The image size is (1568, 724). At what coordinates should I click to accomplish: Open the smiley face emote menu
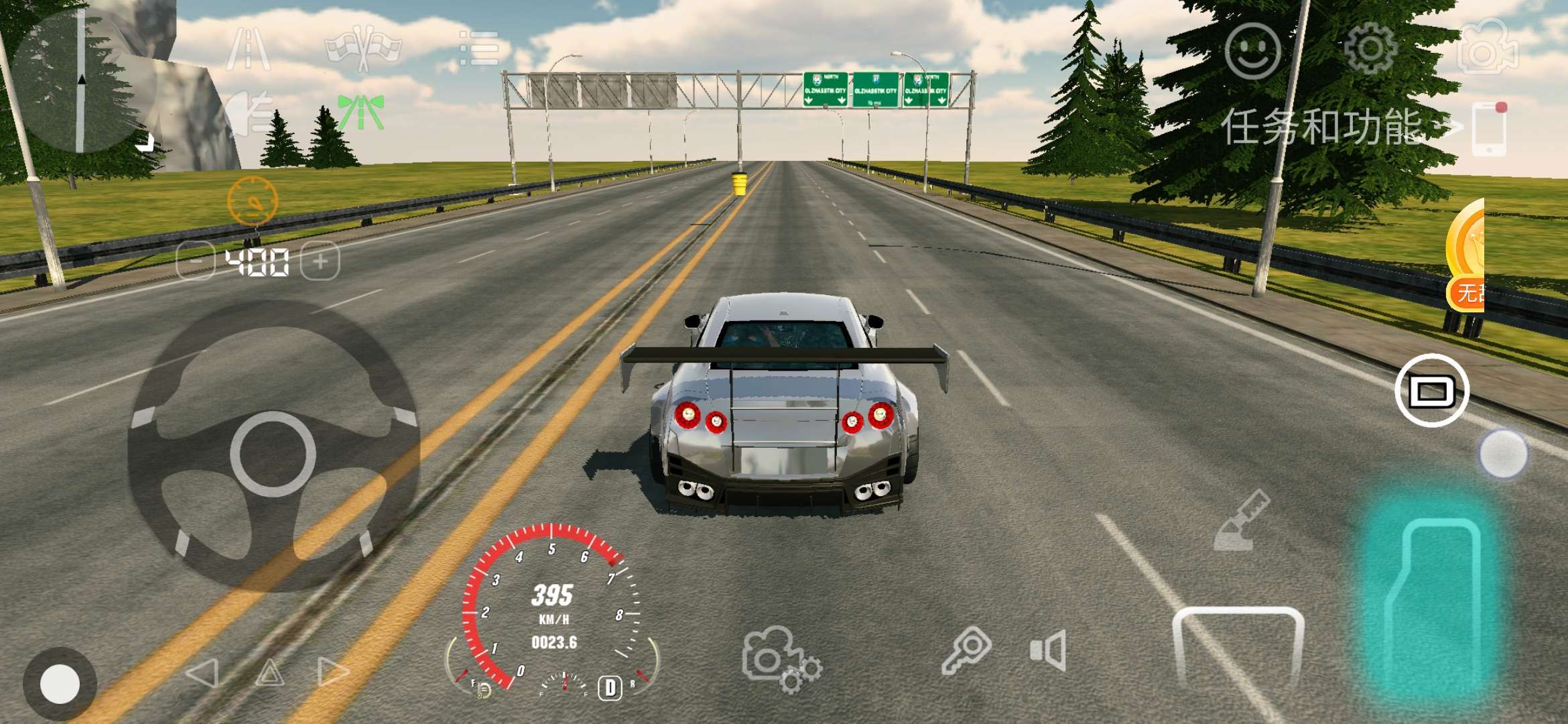pyautogui.click(x=1252, y=51)
